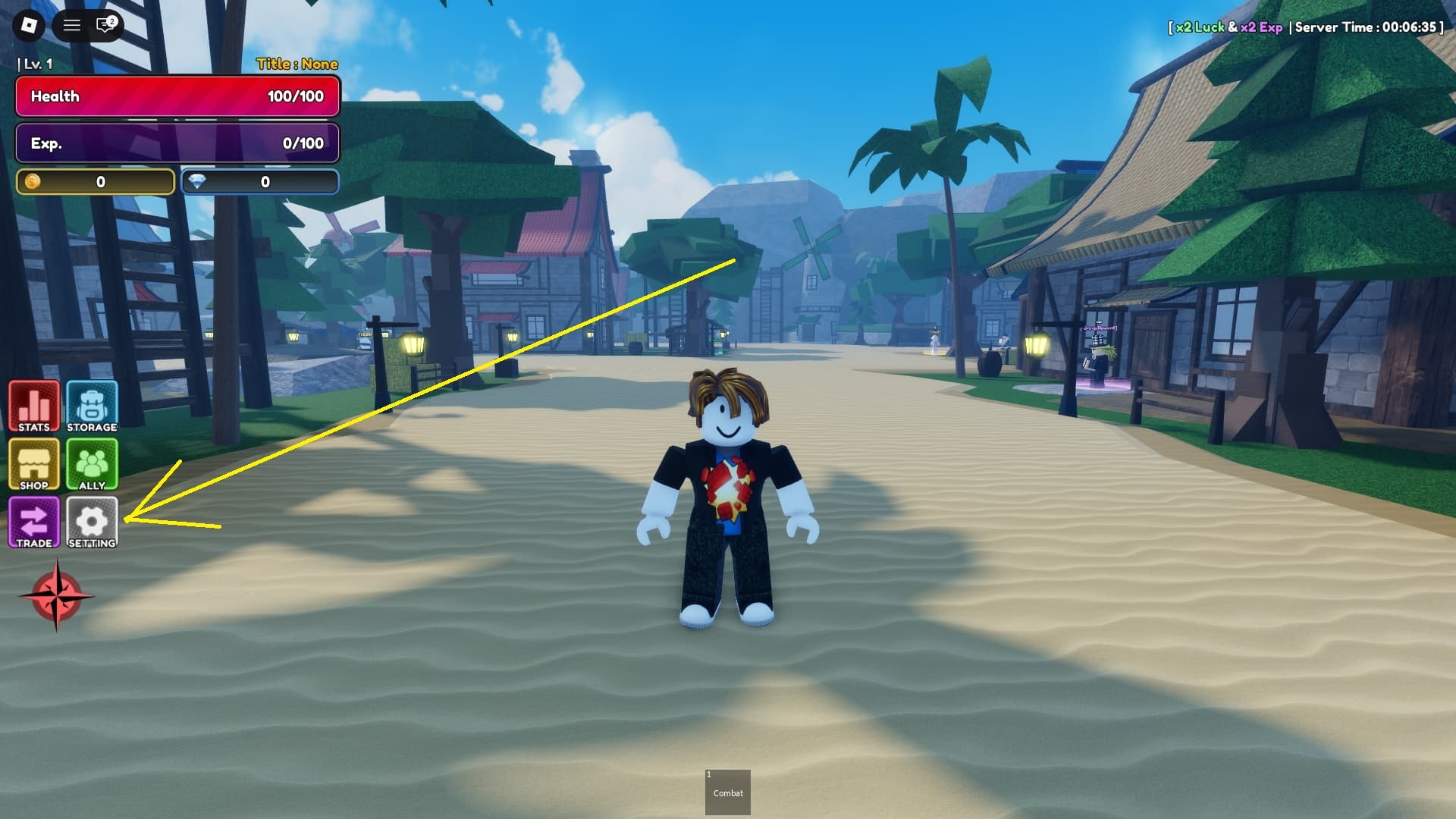This screenshot has height=819, width=1456.
Task: Open the Roblox chat notifications
Action: pos(105,26)
